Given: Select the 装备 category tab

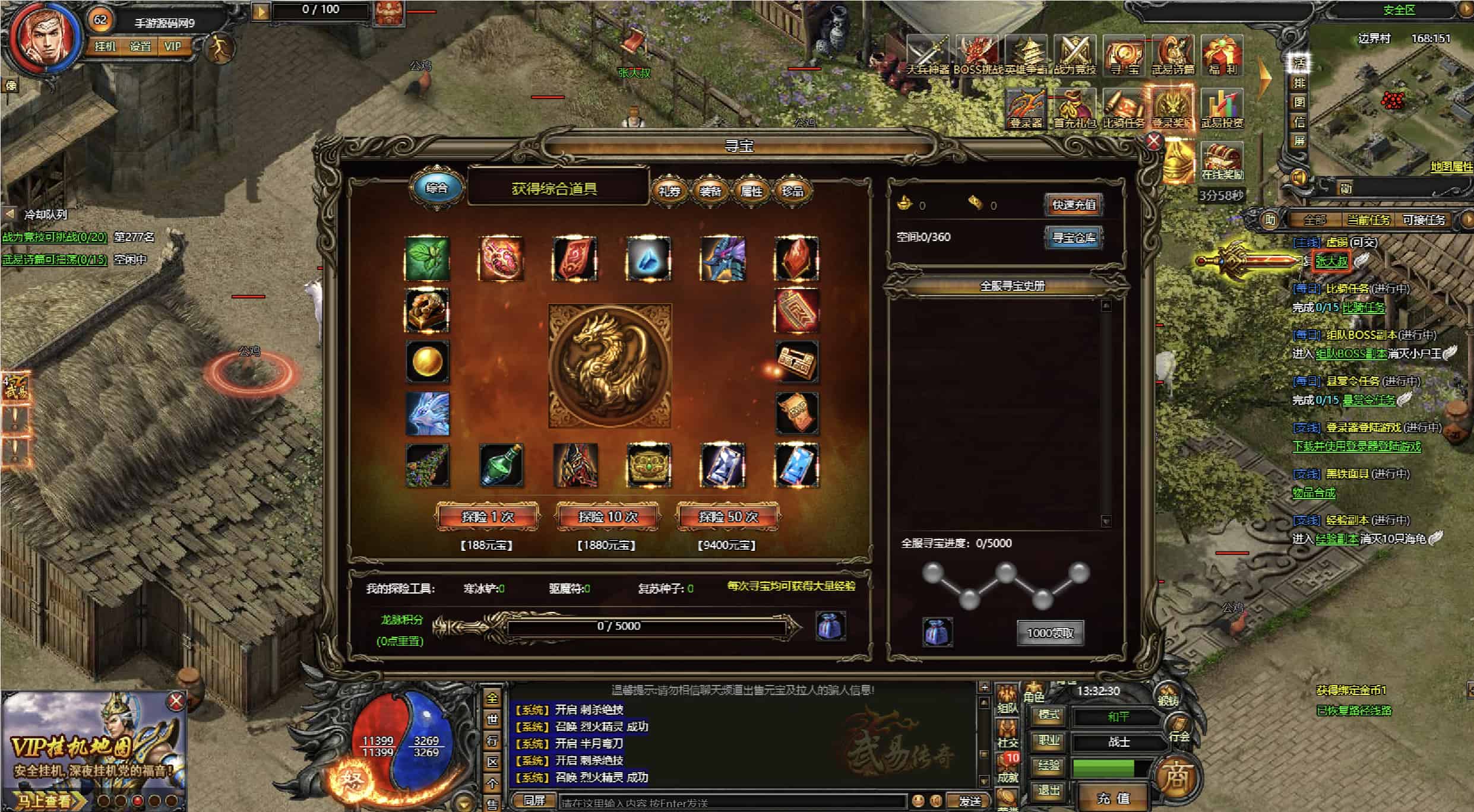Looking at the screenshot, I should click(710, 191).
